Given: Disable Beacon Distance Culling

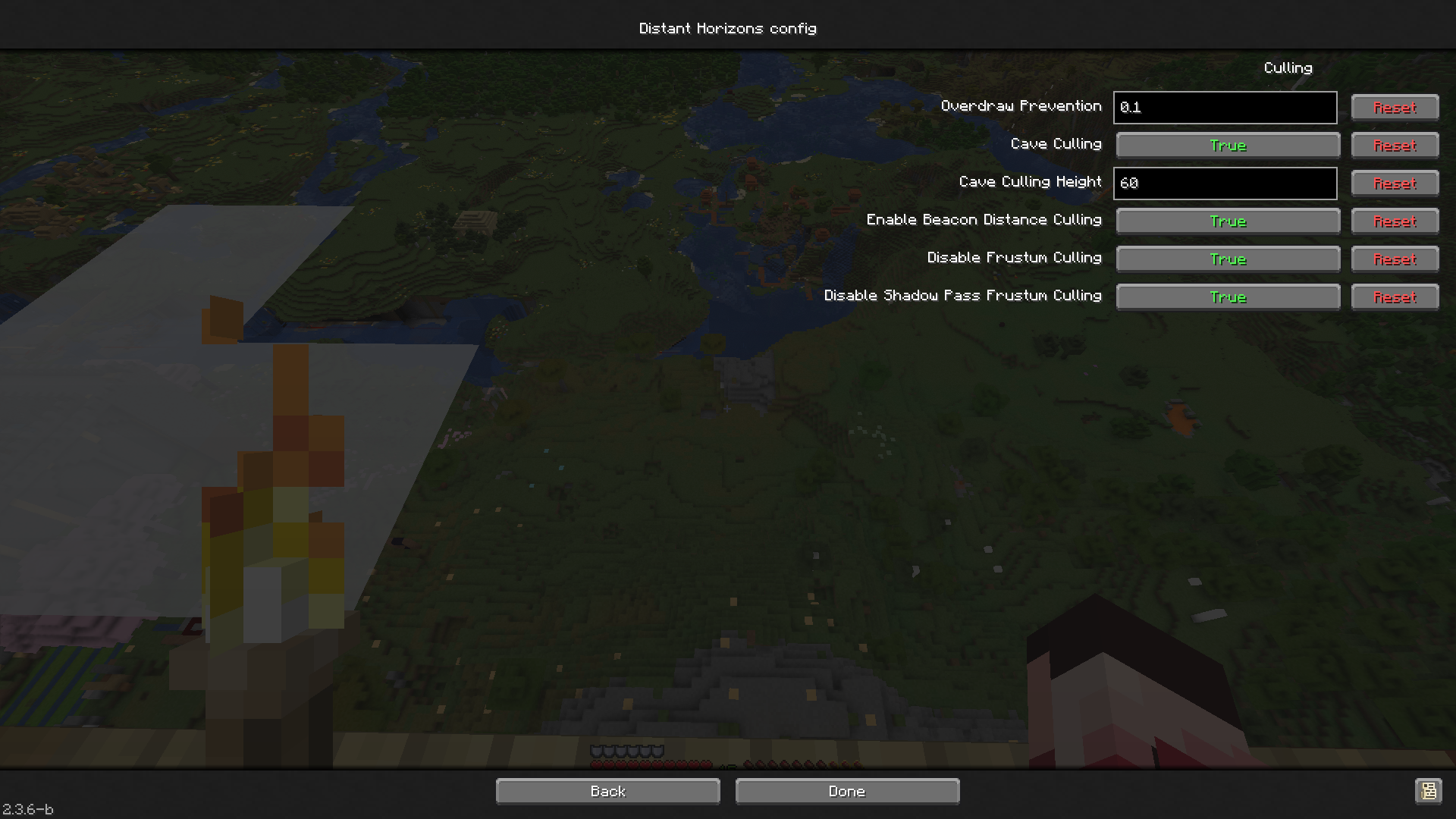Looking at the screenshot, I should pos(1227,221).
